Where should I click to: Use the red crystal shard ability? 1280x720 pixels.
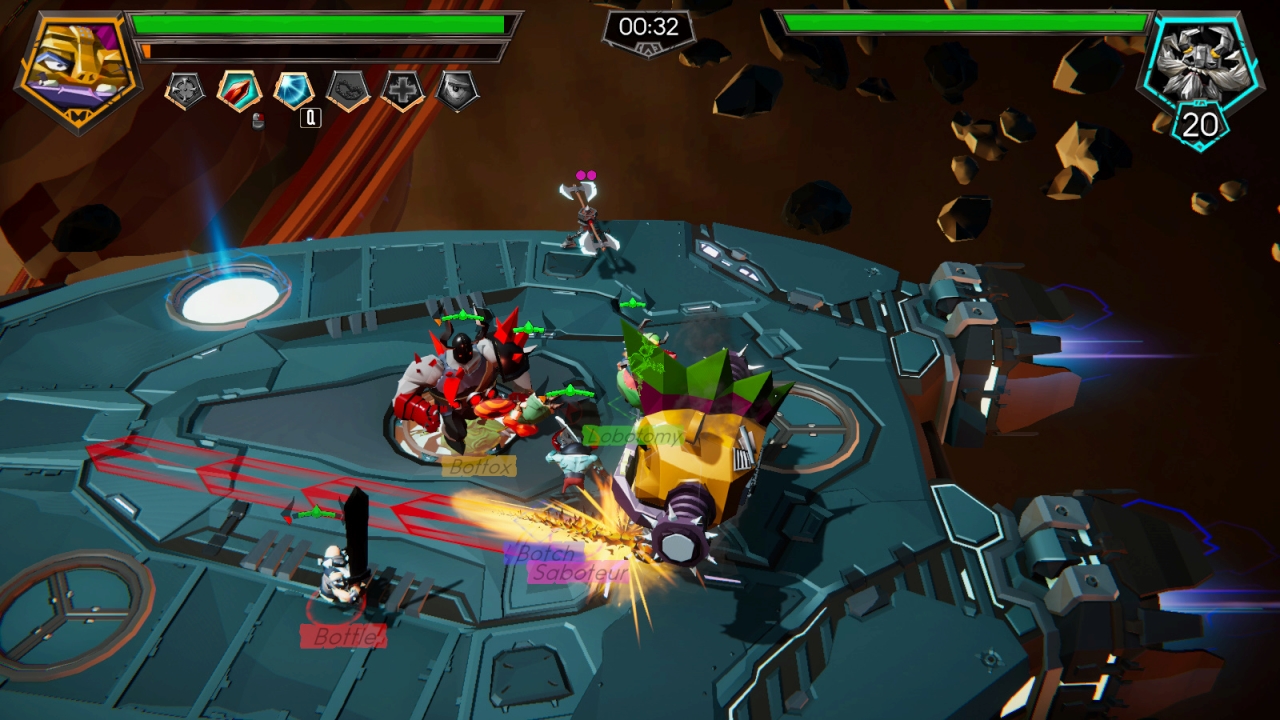(x=239, y=91)
